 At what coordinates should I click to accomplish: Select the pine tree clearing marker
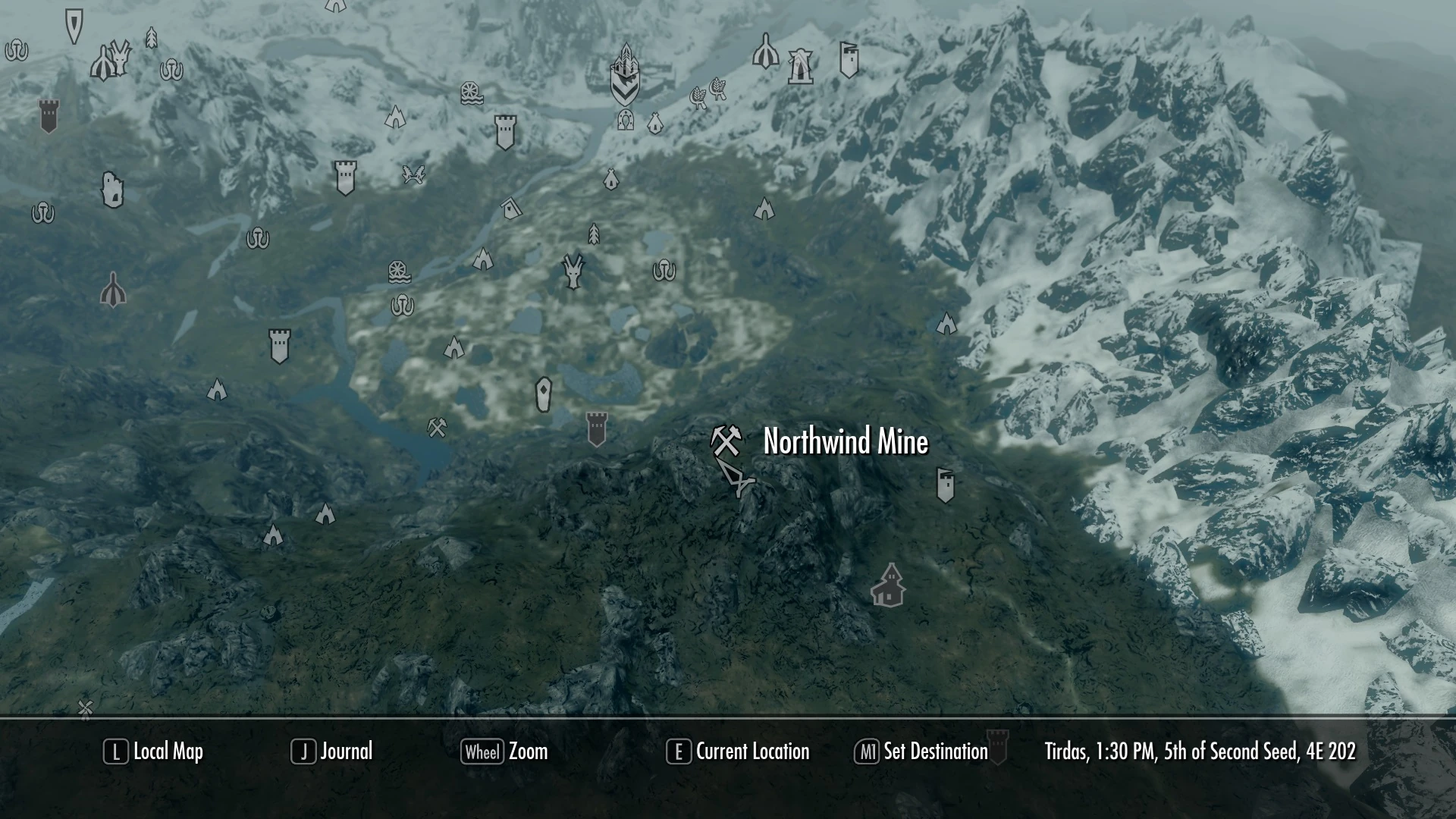coord(592,234)
